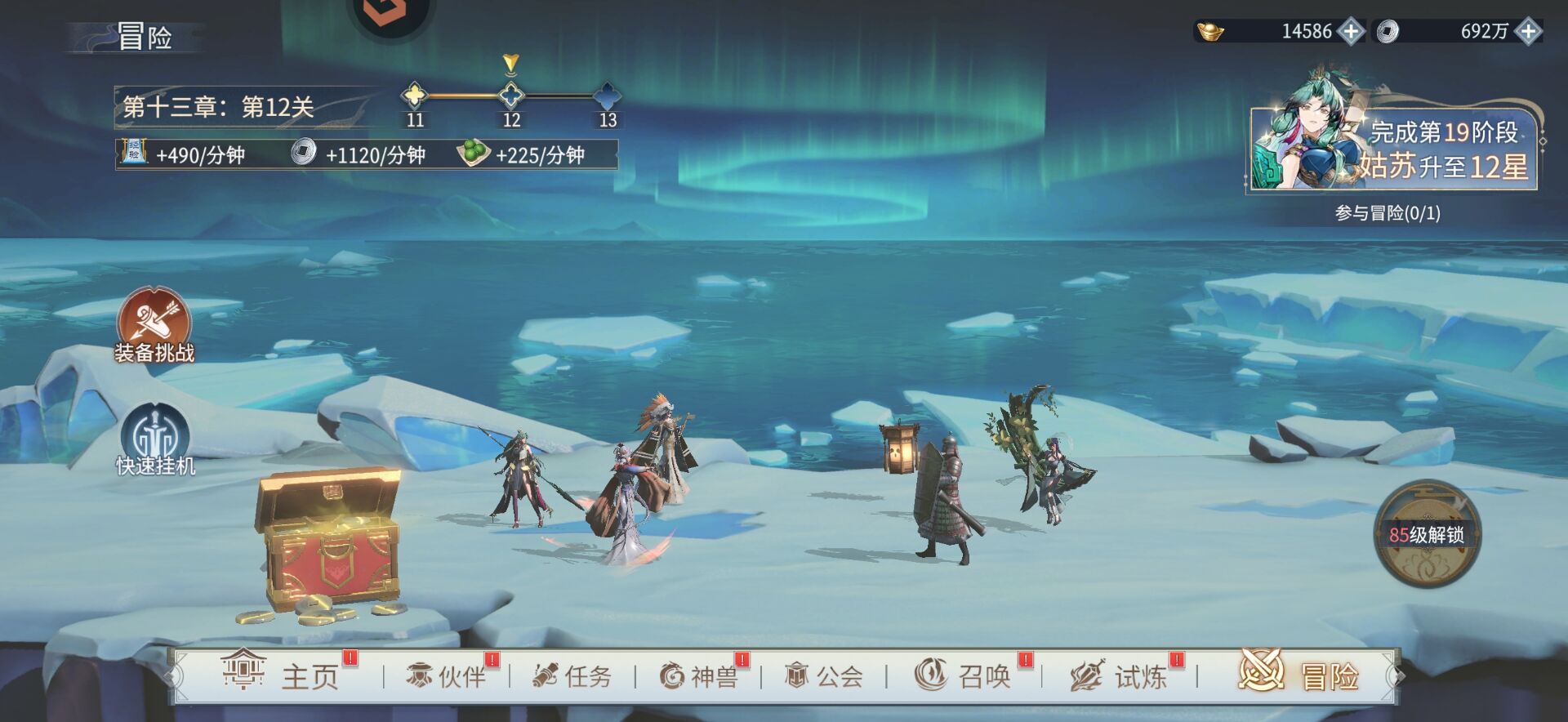The width and height of the screenshot is (1568, 722).
Task: Add more silver coins with plus button
Action: coord(1528,32)
